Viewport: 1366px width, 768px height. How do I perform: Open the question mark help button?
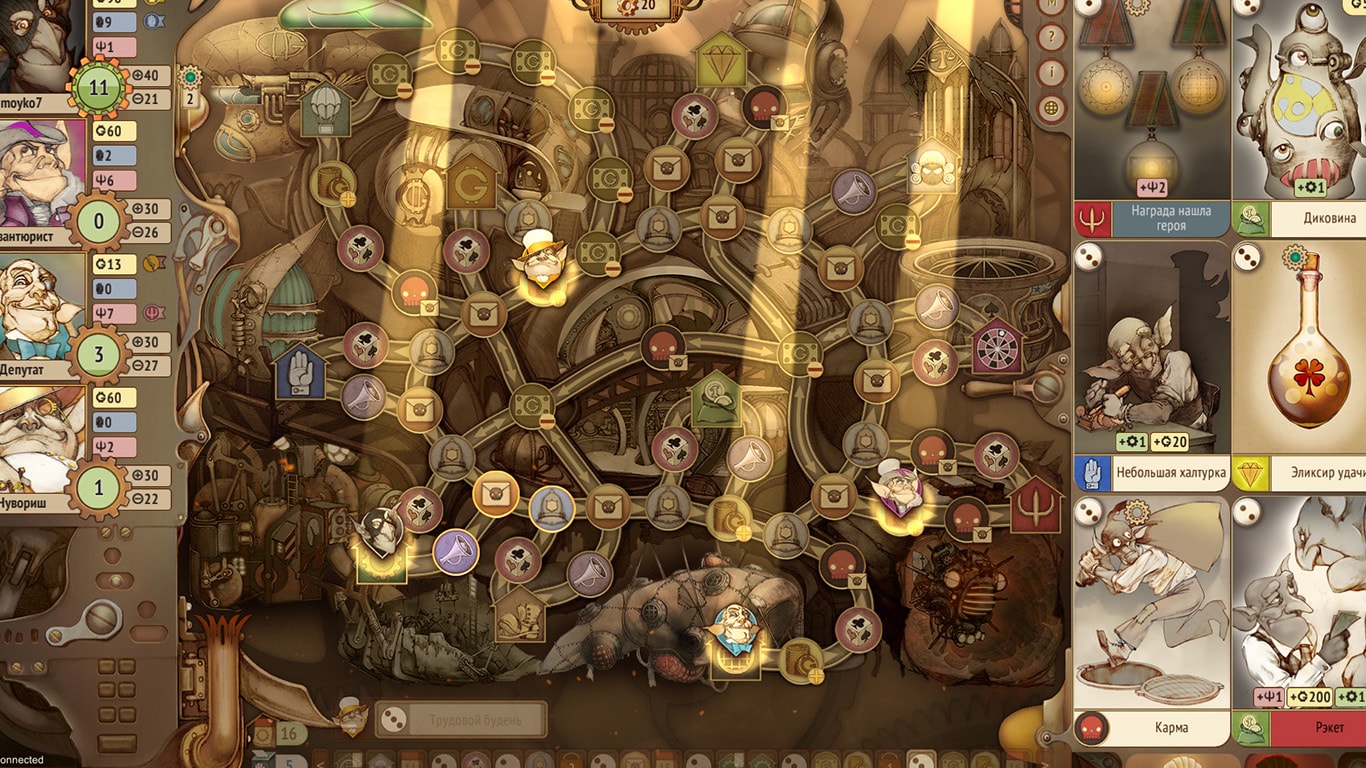coord(1051,39)
